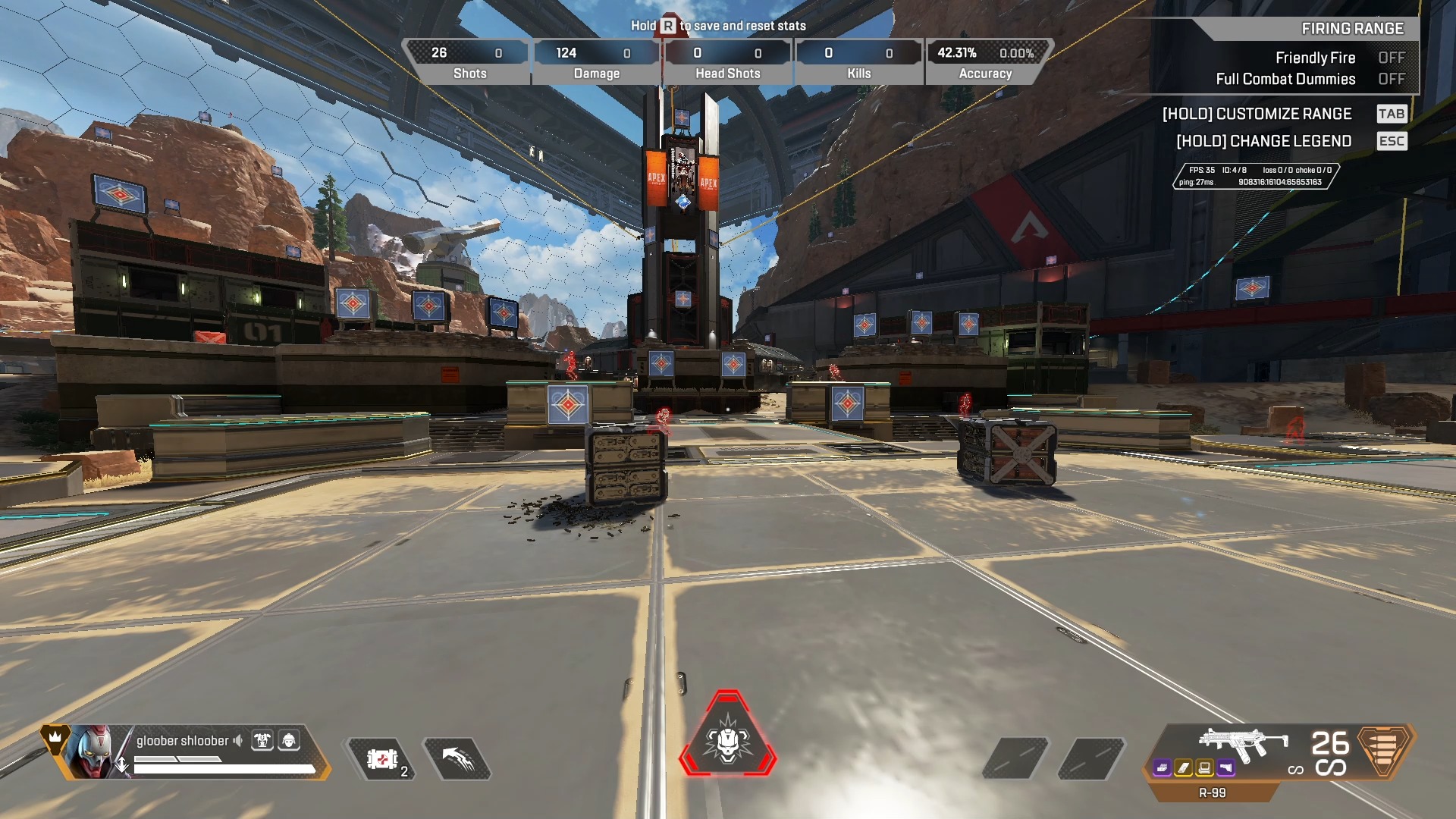
Task: Toggle the Full Combat Dummies option
Action: pos(1391,79)
